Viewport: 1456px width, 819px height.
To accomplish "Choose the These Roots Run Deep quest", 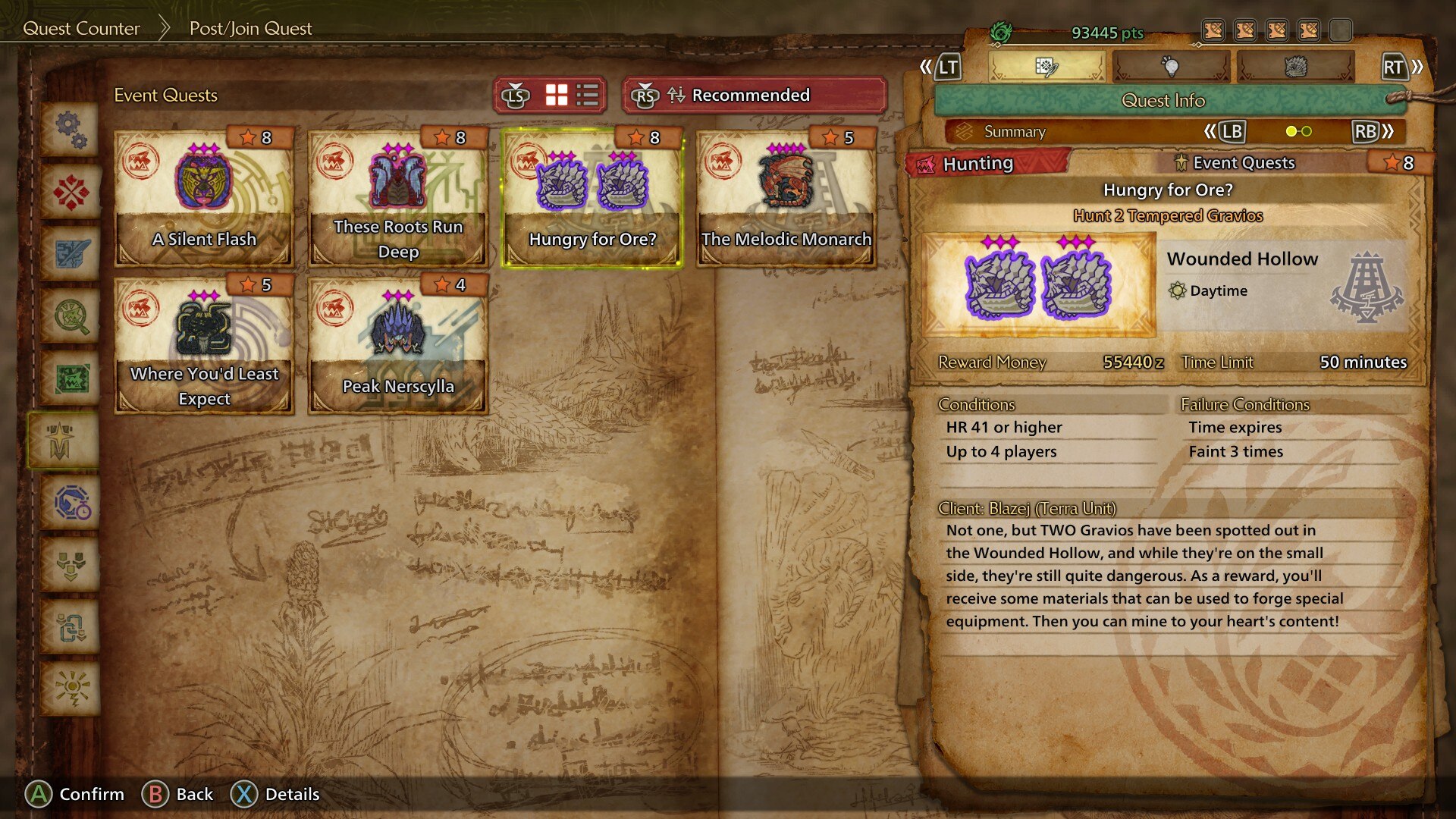I will (x=397, y=199).
